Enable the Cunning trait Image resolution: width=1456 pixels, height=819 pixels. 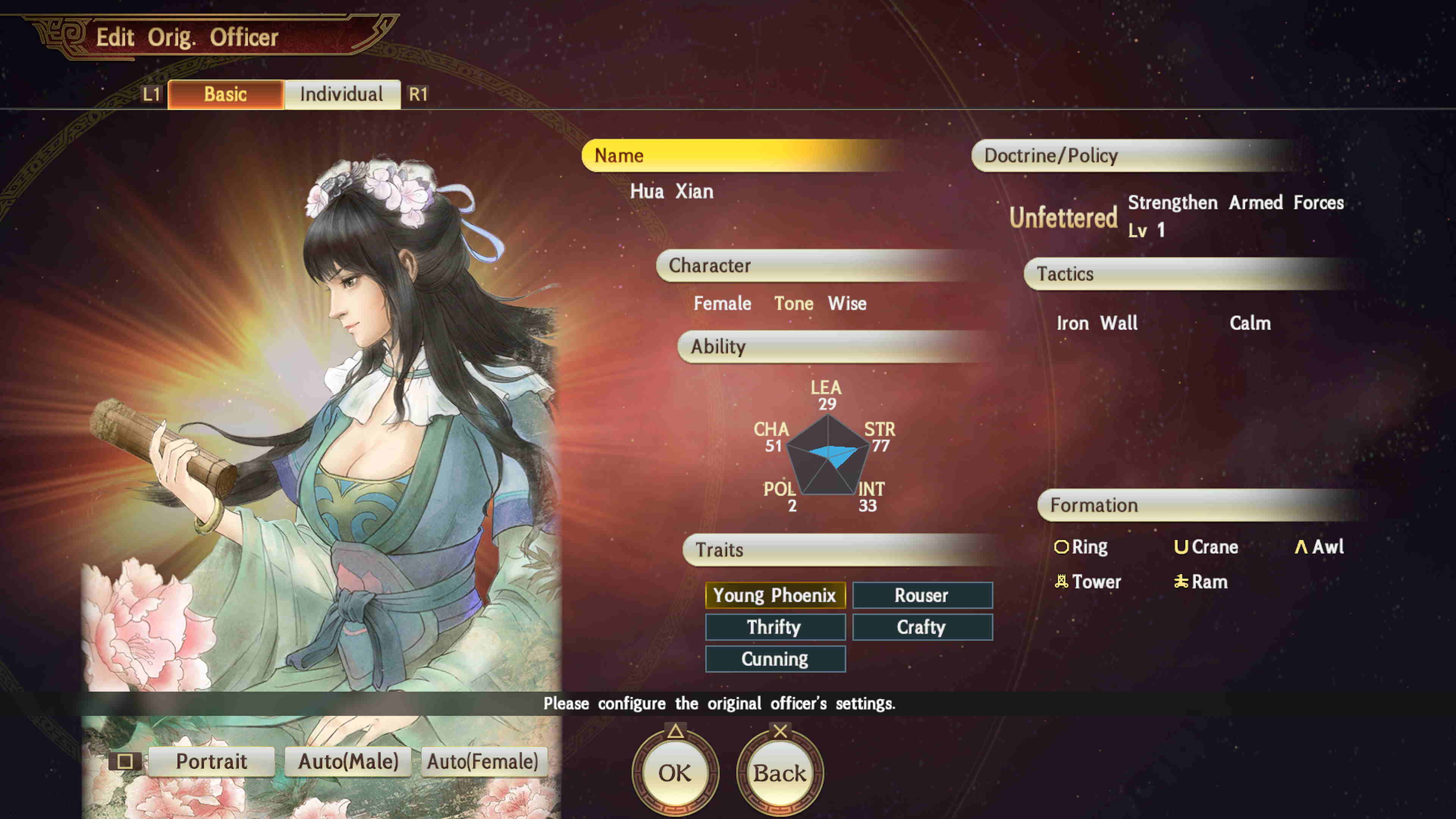pyautogui.click(x=775, y=659)
